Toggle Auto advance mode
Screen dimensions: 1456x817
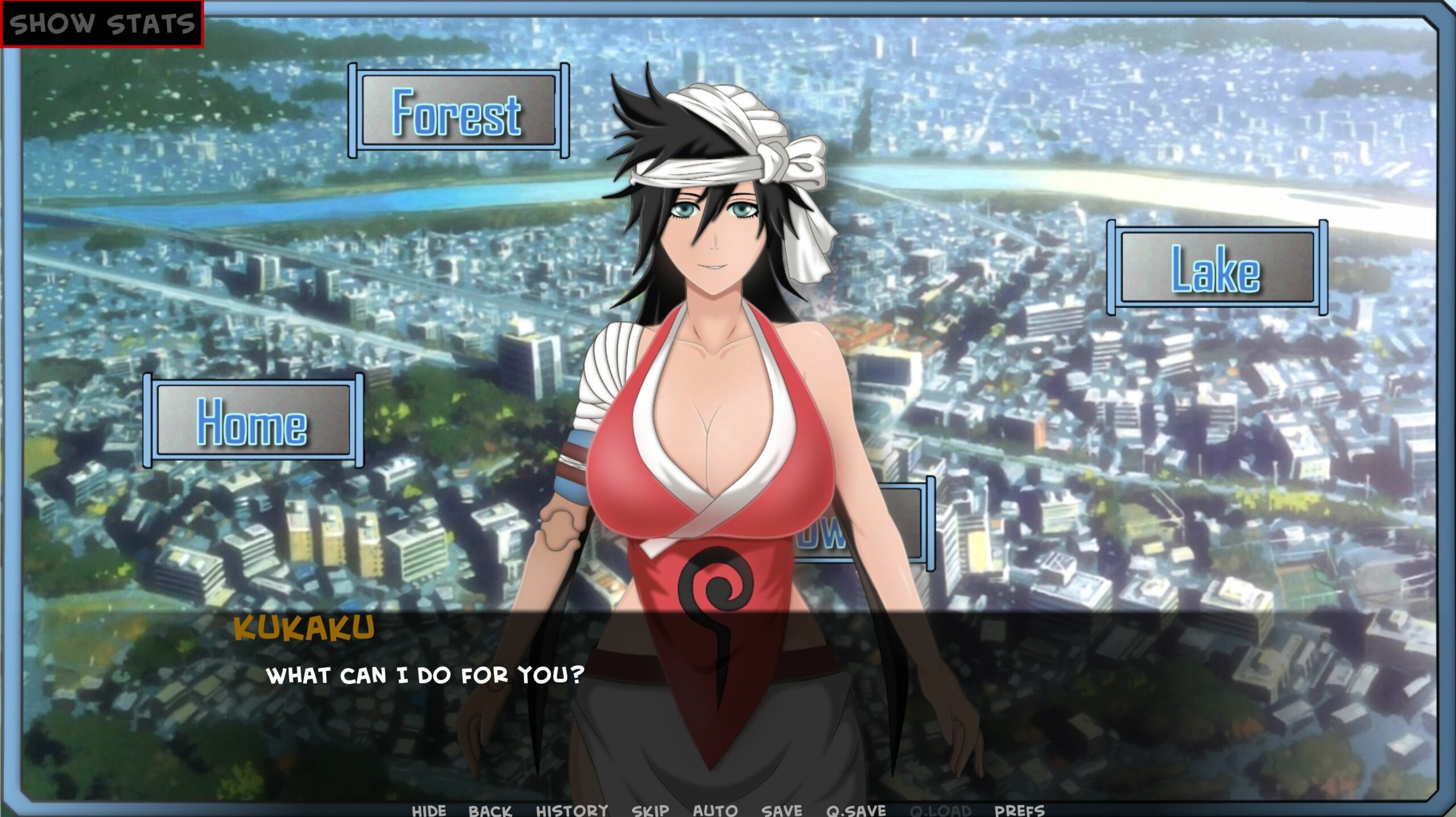point(715,810)
